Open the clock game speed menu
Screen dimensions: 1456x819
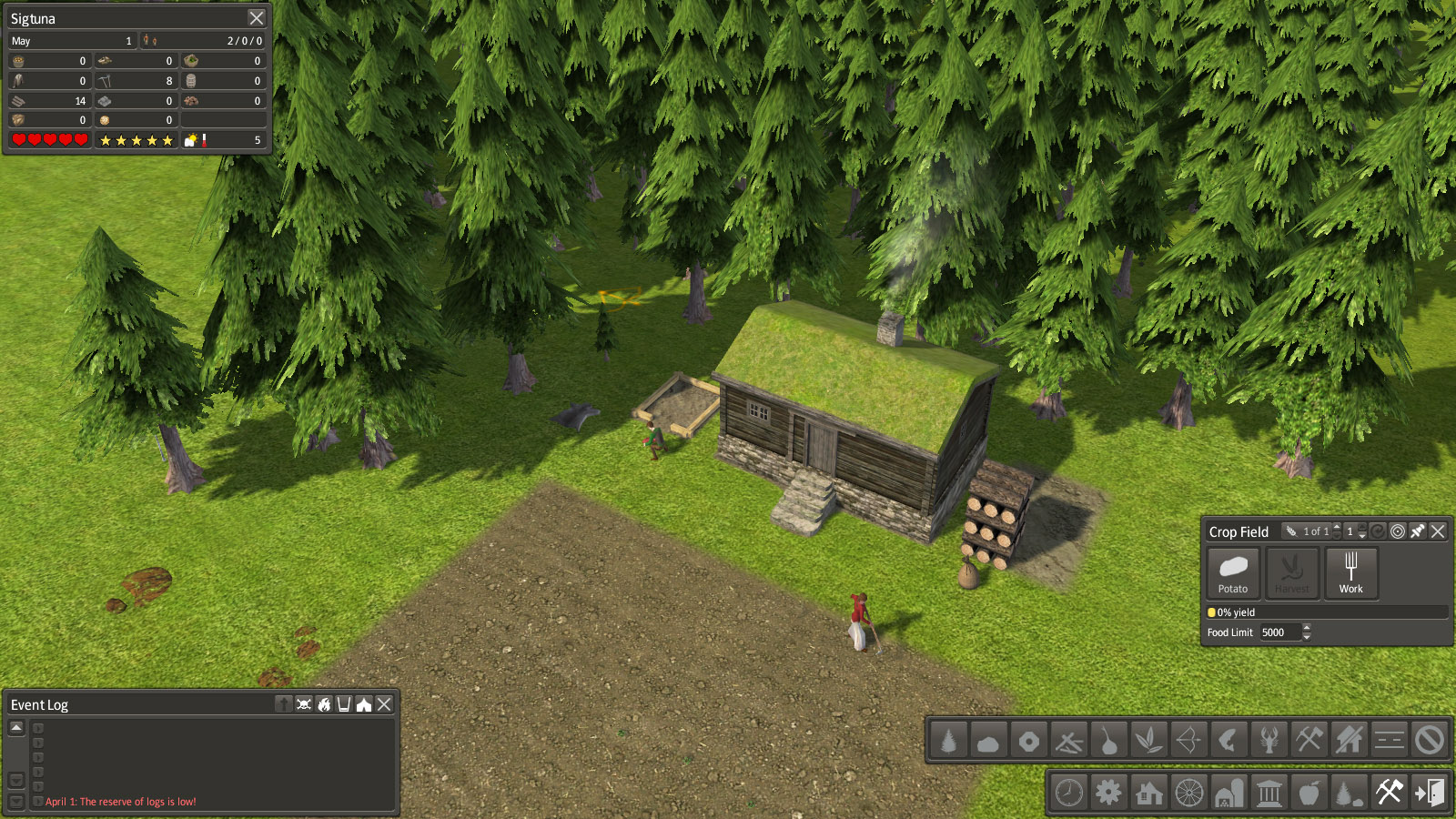[1068, 793]
